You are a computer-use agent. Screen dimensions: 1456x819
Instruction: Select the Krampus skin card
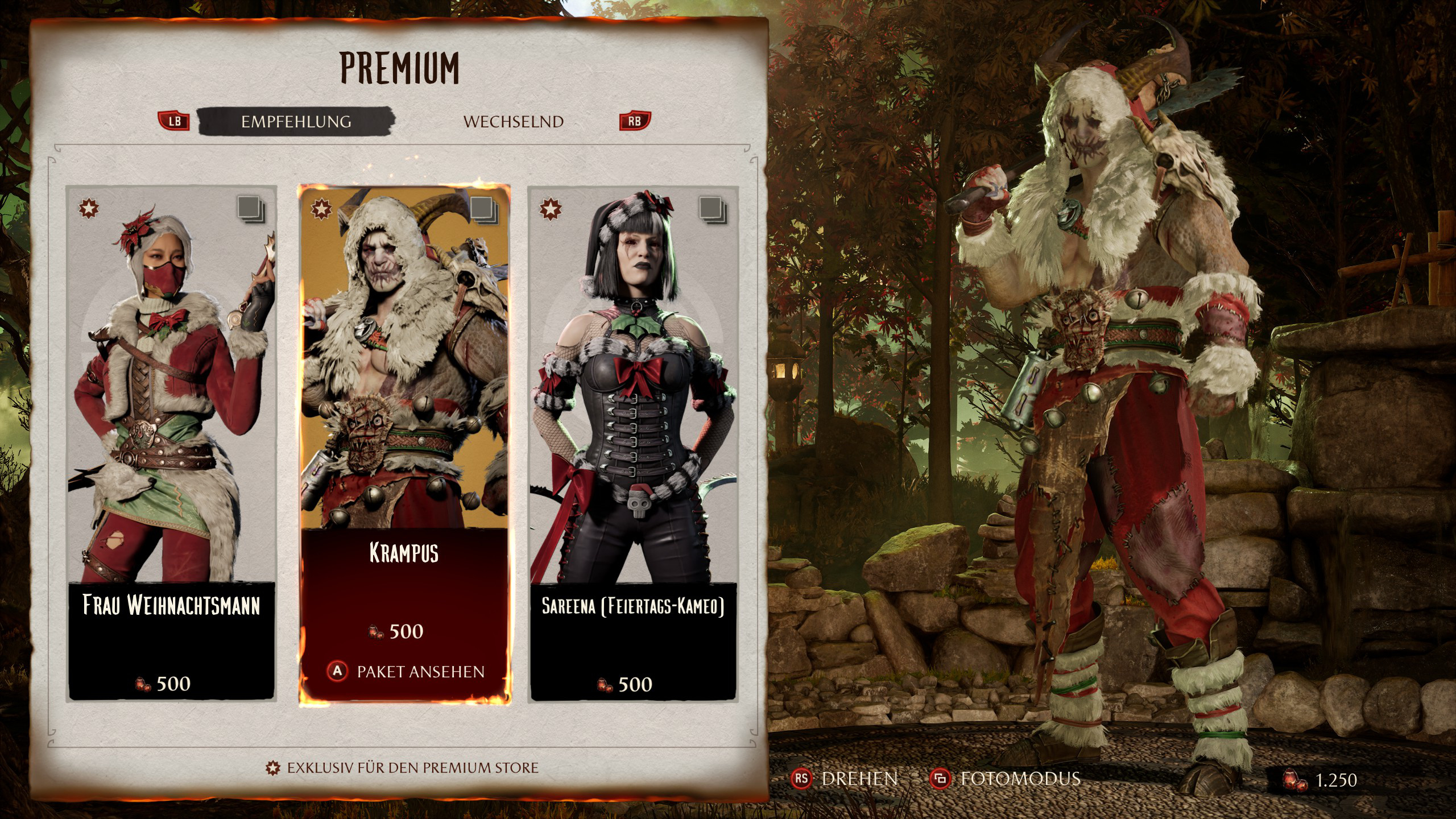404,398
